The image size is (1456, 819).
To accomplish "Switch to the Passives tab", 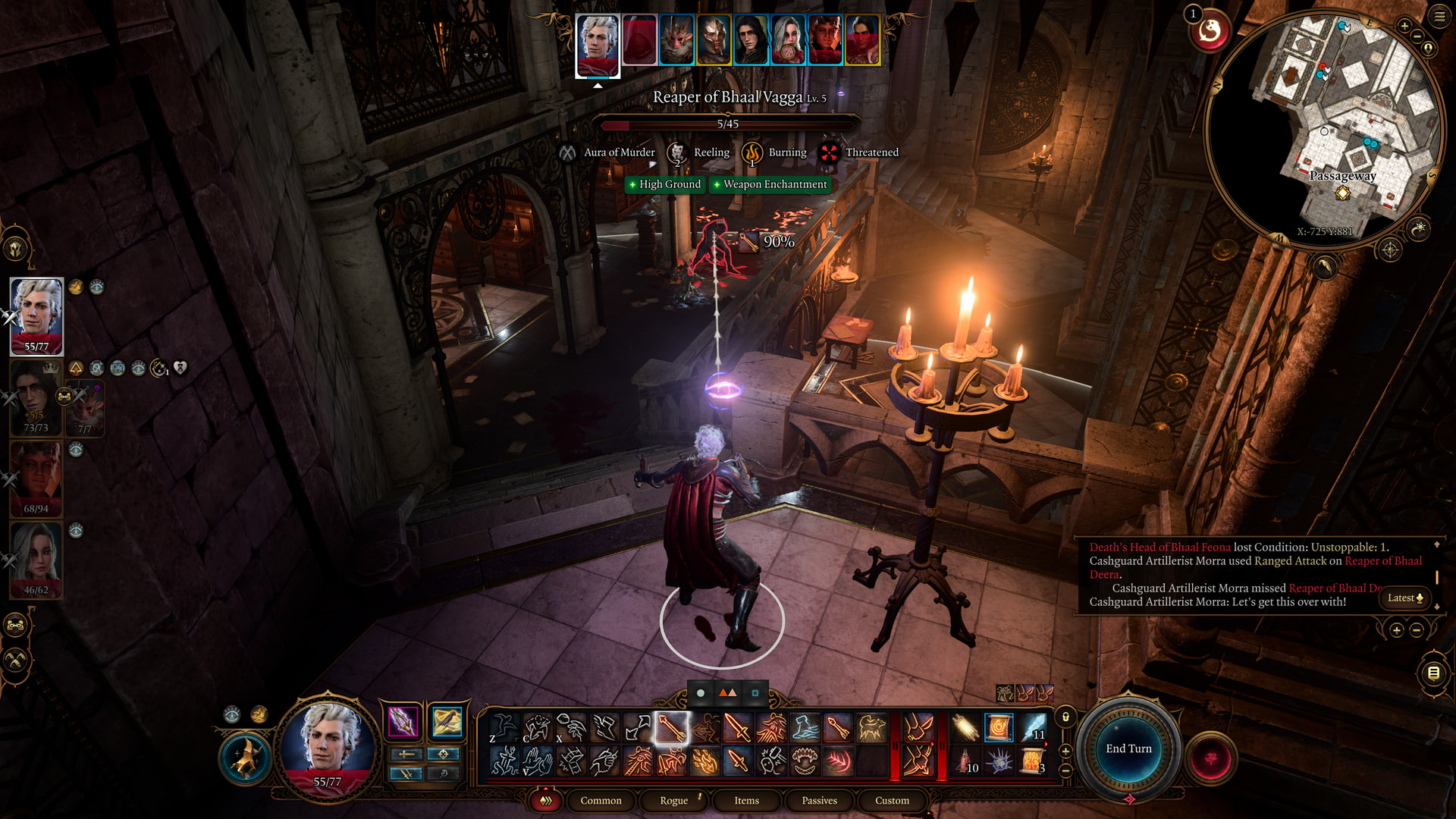I will pyautogui.click(x=819, y=800).
